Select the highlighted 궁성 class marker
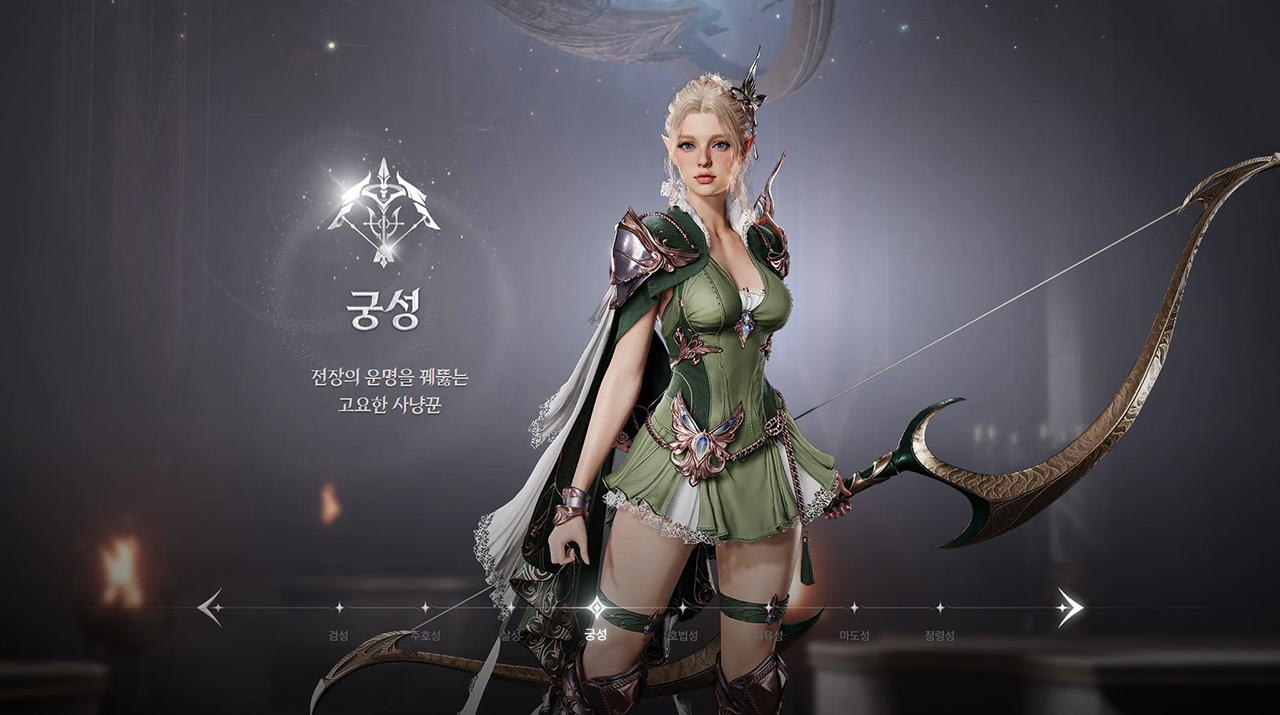This screenshot has width=1280, height=715. [x=596, y=608]
